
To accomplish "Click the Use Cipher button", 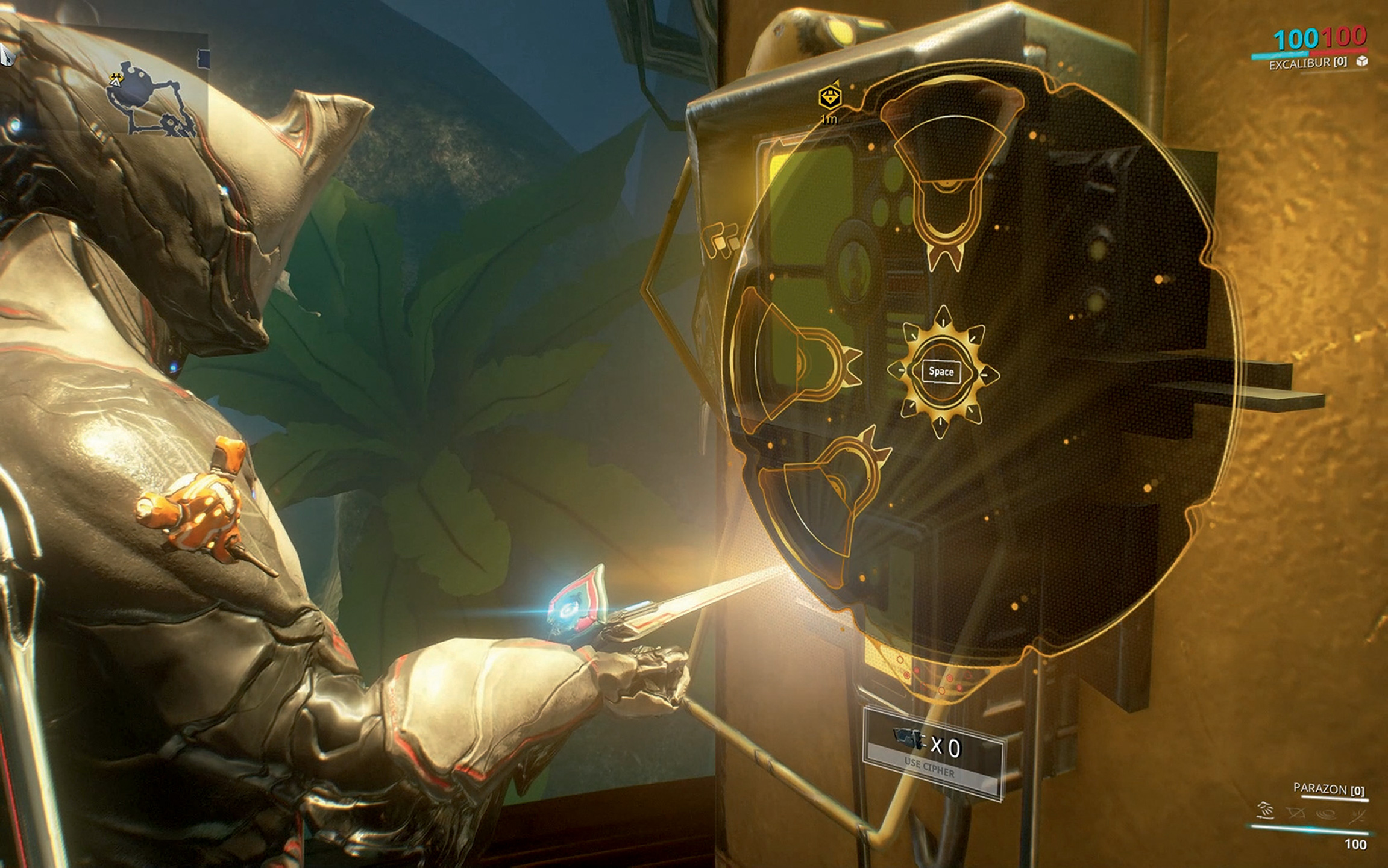I will coord(932,755).
